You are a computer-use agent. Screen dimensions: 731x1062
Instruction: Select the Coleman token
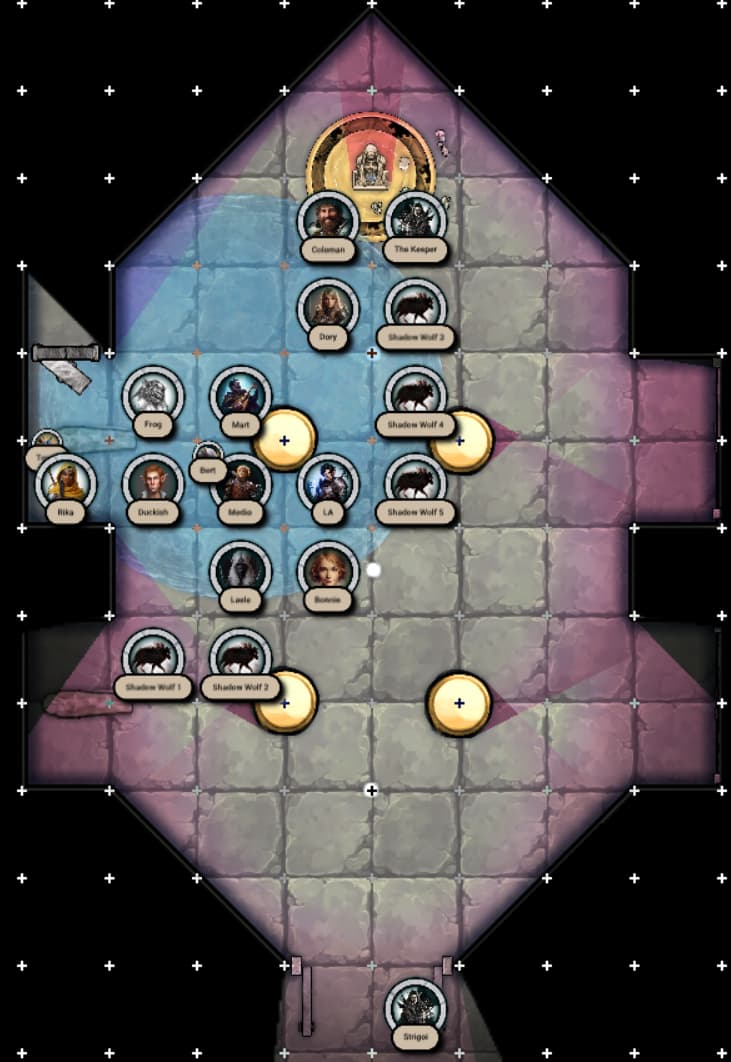point(328,220)
